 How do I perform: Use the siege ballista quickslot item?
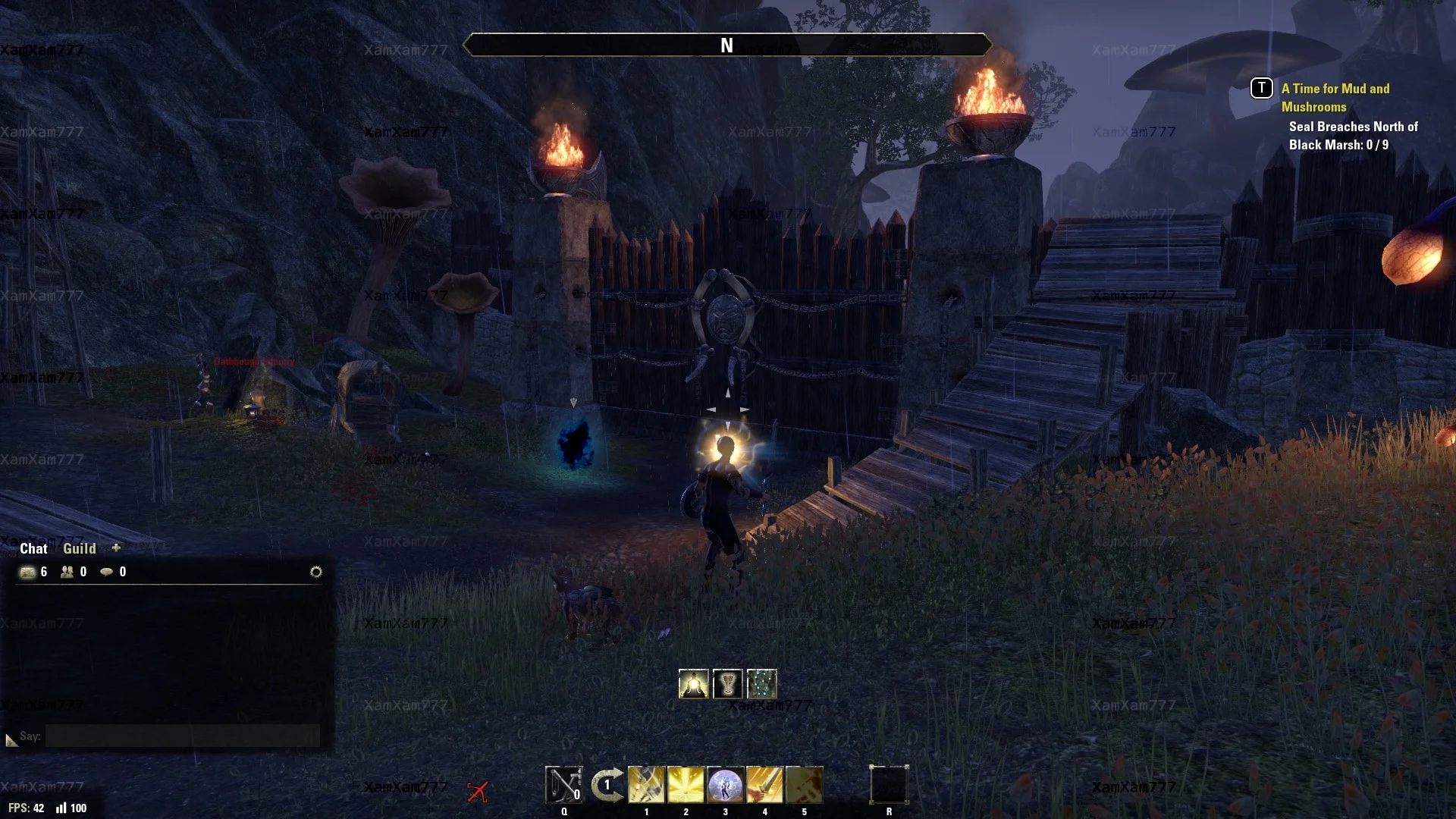[x=564, y=785]
